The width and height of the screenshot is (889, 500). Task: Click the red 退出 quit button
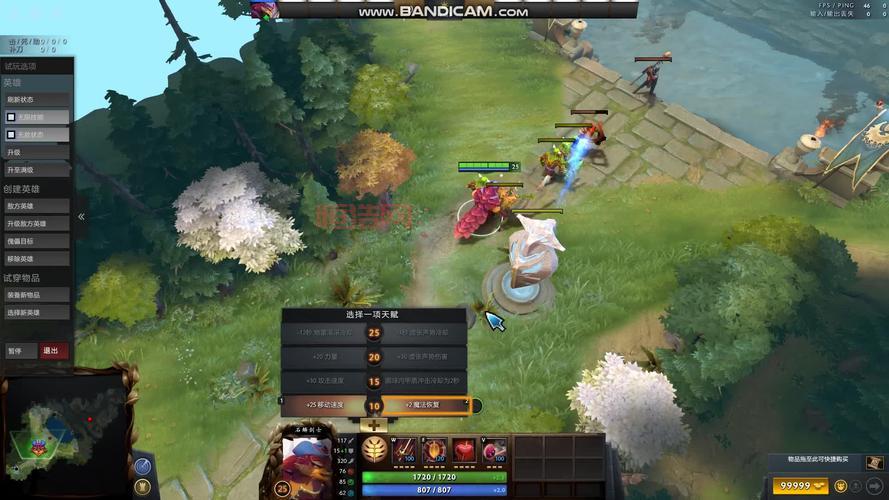pos(53,351)
